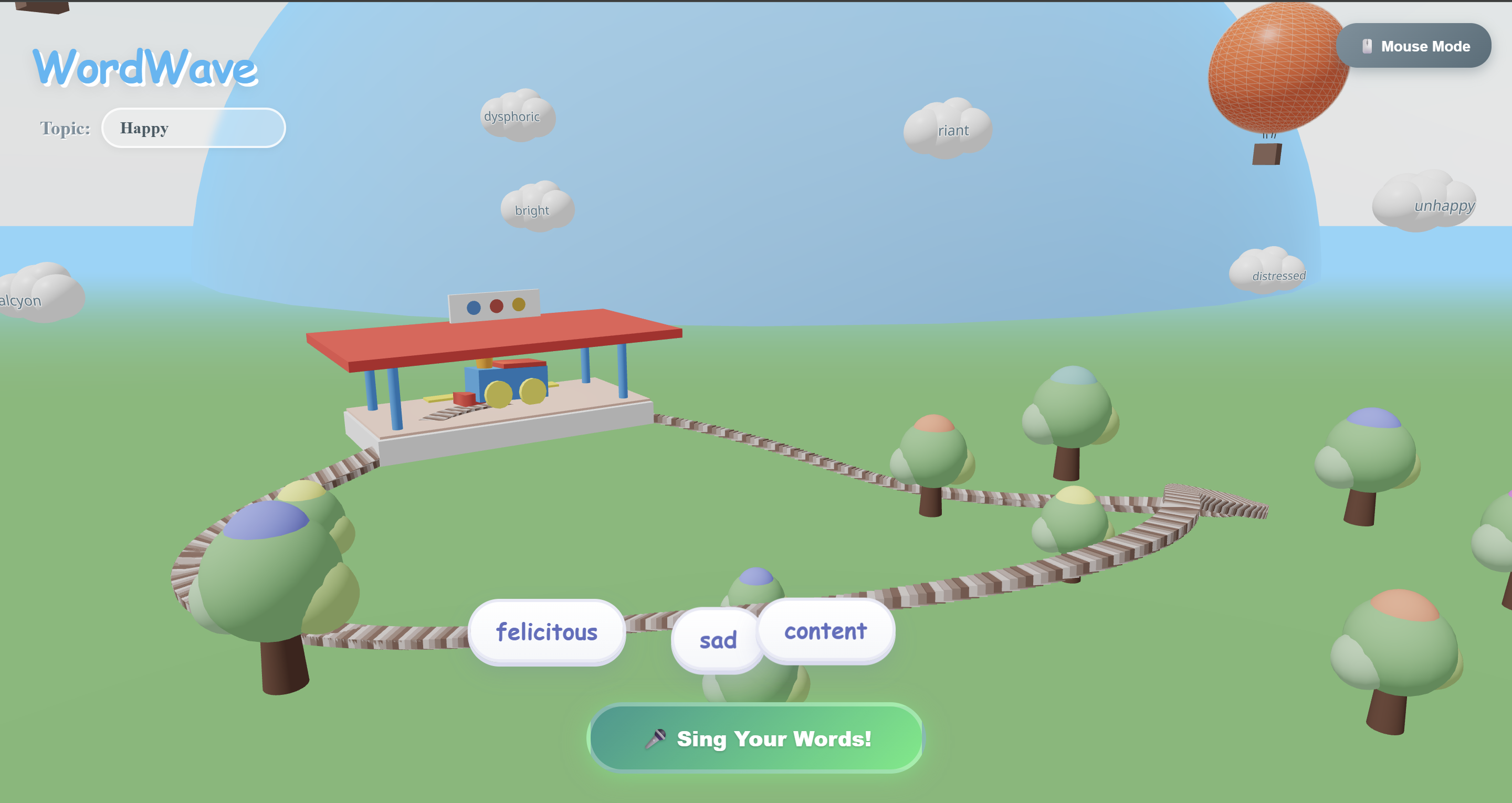Viewport: 1512px width, 803px height.
Task: Click the WordWave title logo
Action: (x=146, y=69)
